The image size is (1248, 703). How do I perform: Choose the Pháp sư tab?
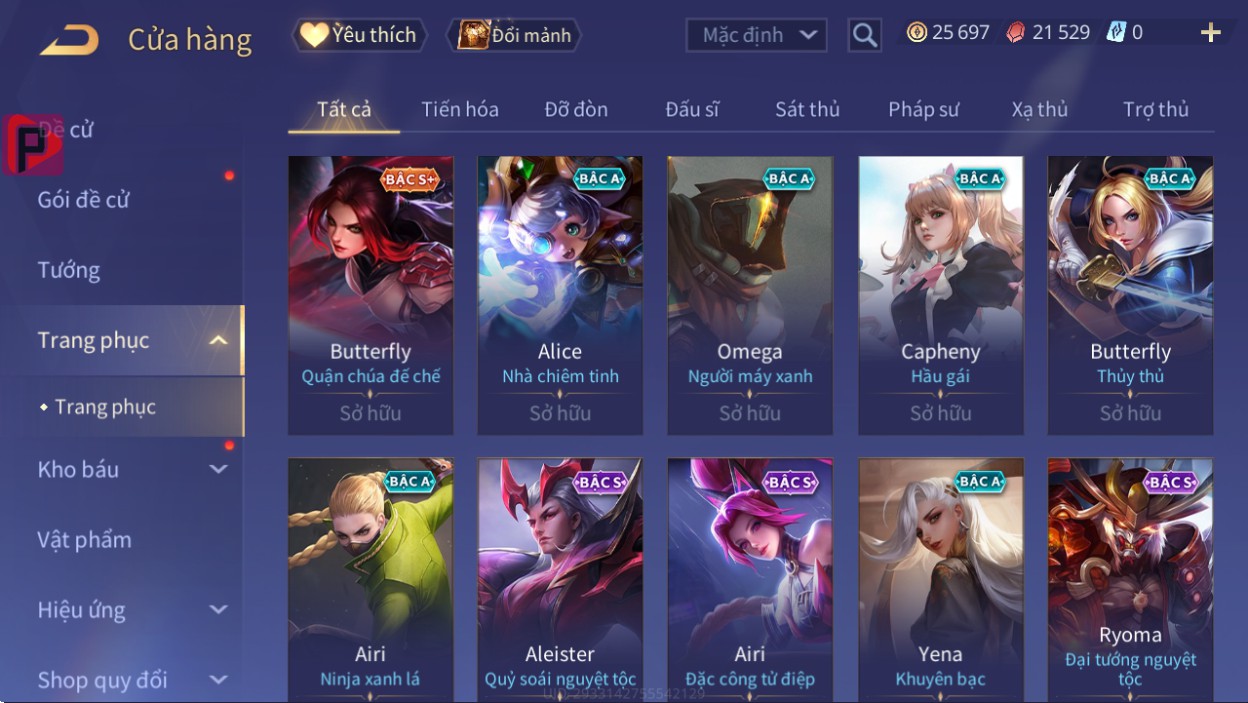923,109
